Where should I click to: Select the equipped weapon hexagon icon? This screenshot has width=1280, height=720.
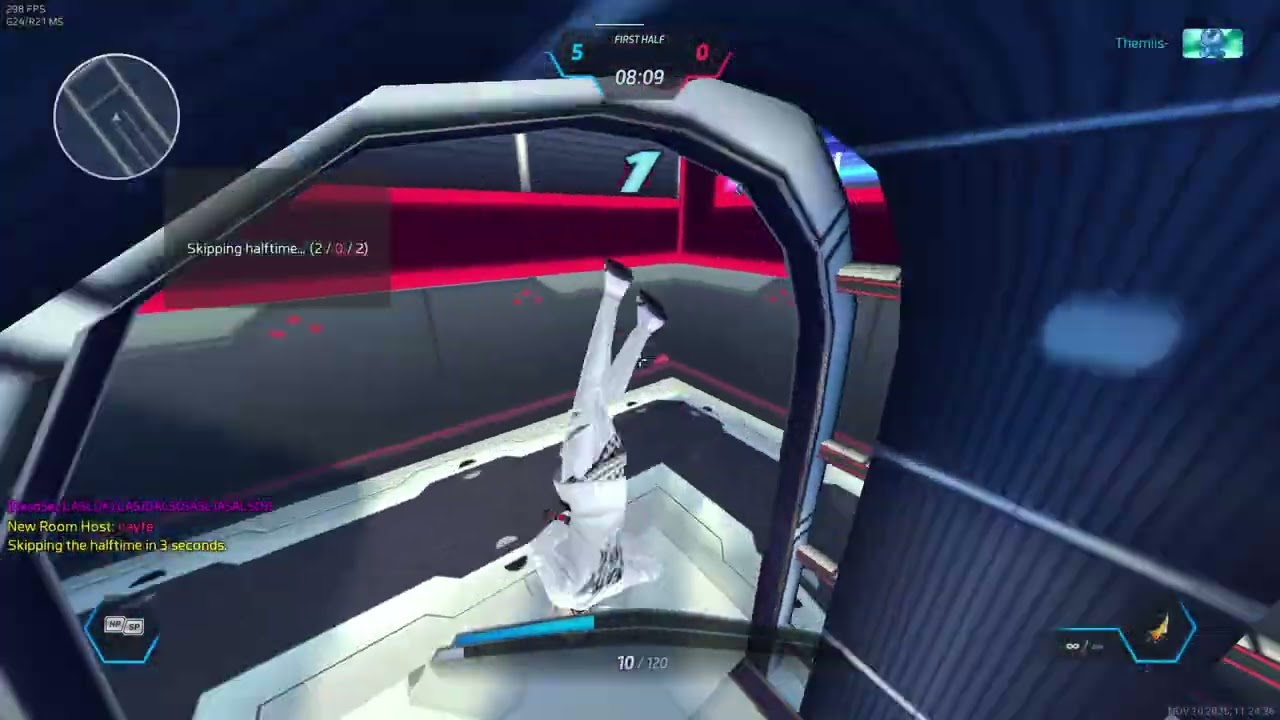[1159, 632]
